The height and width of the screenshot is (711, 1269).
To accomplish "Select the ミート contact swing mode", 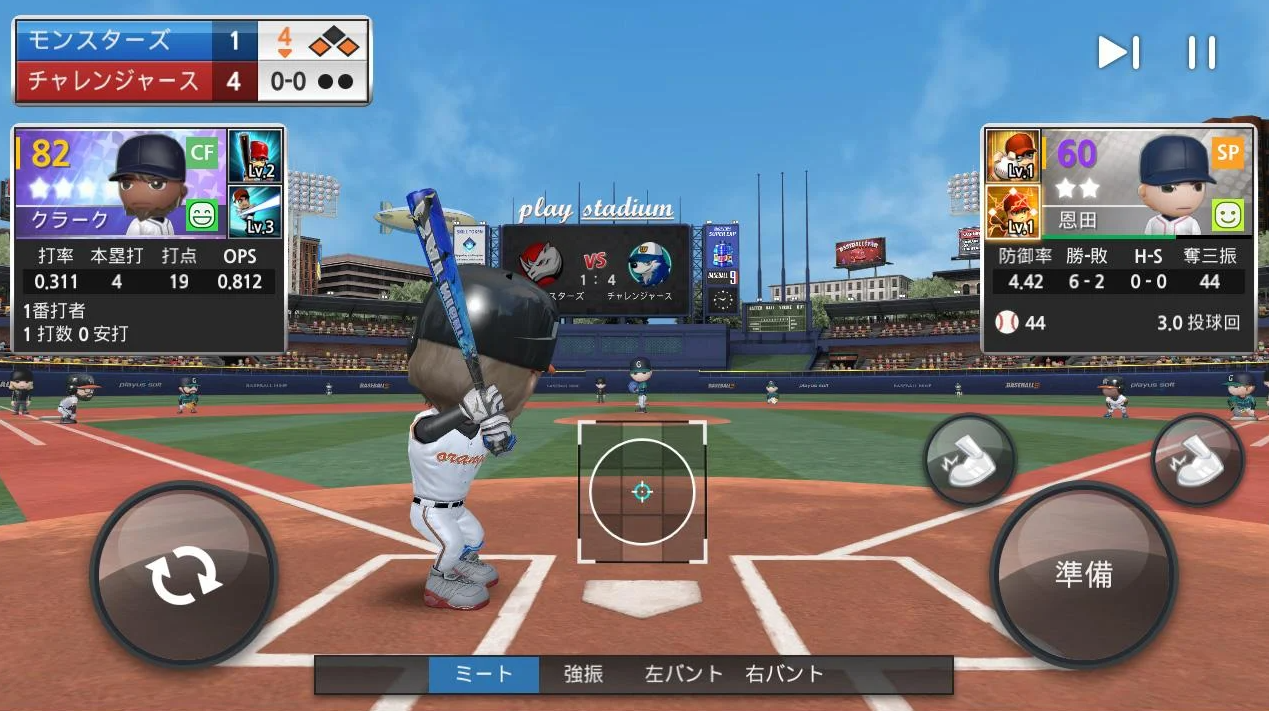I will tap(484, 674).
